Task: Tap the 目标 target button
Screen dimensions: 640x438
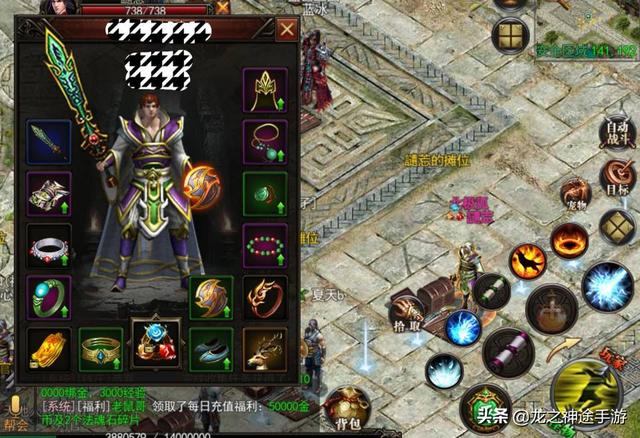Action: coord(617,181)
